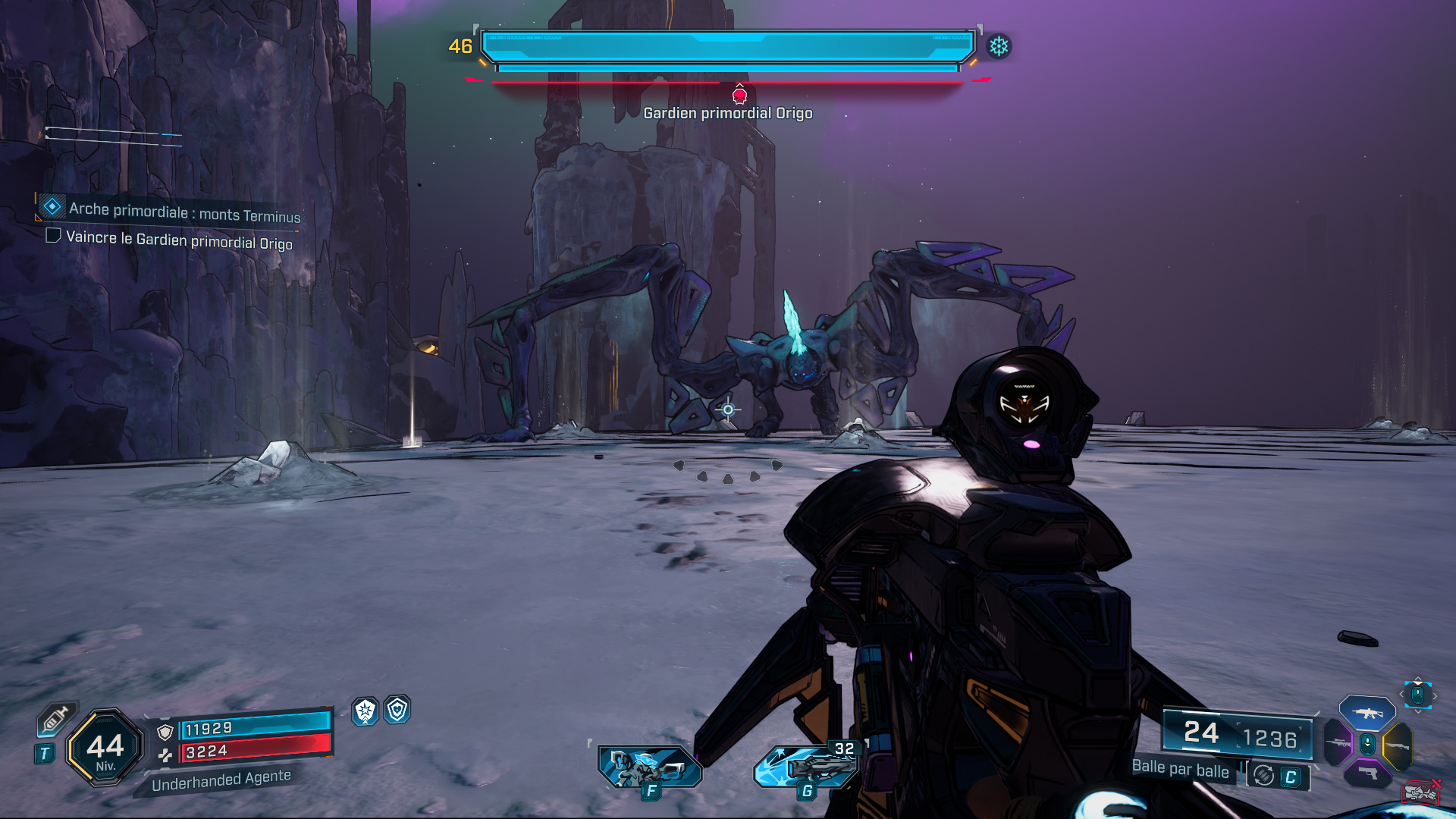Click the red boss skull marker
The width and height of the screenshot is (1456, 819).
(739, 96)
